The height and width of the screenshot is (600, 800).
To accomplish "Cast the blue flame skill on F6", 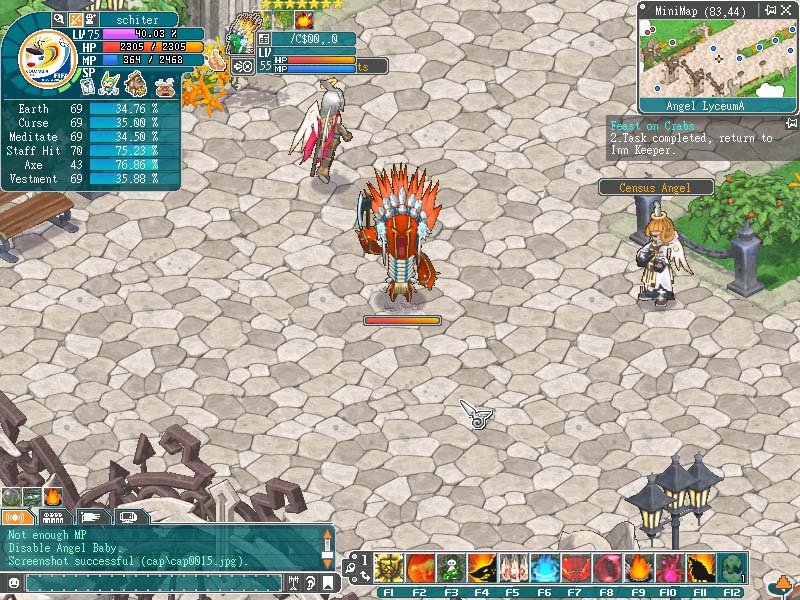I will [544, 569].
